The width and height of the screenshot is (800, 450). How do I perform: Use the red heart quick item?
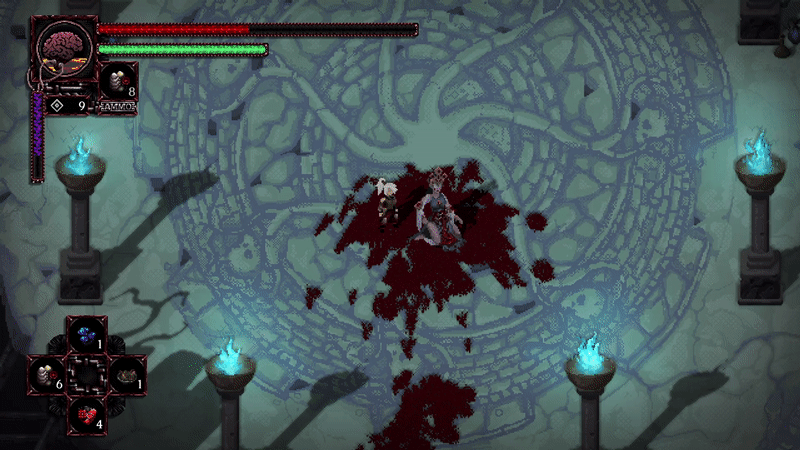point(86,413)
